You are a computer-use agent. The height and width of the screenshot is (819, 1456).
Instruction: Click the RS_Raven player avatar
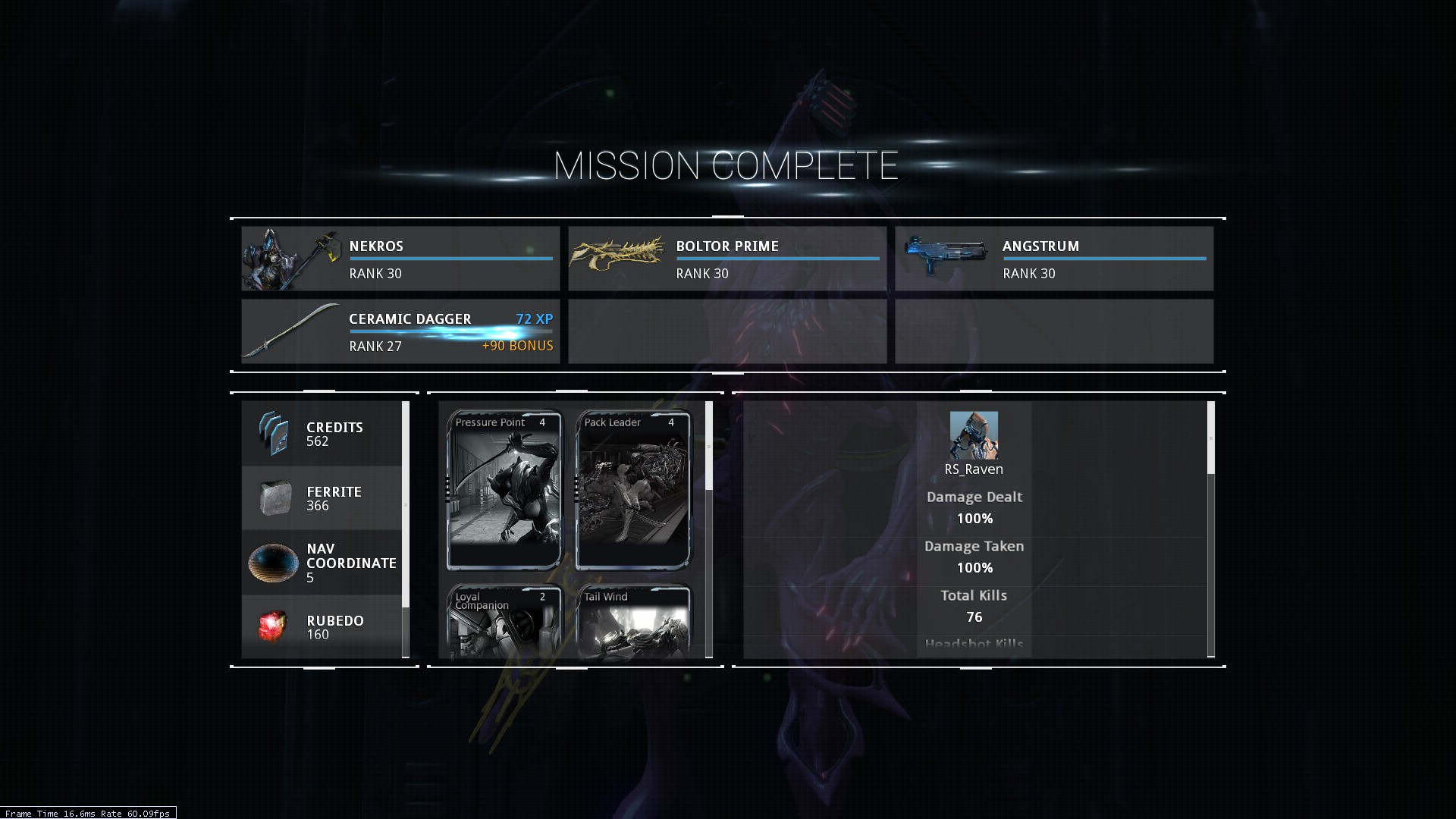[x=974, y=435]
